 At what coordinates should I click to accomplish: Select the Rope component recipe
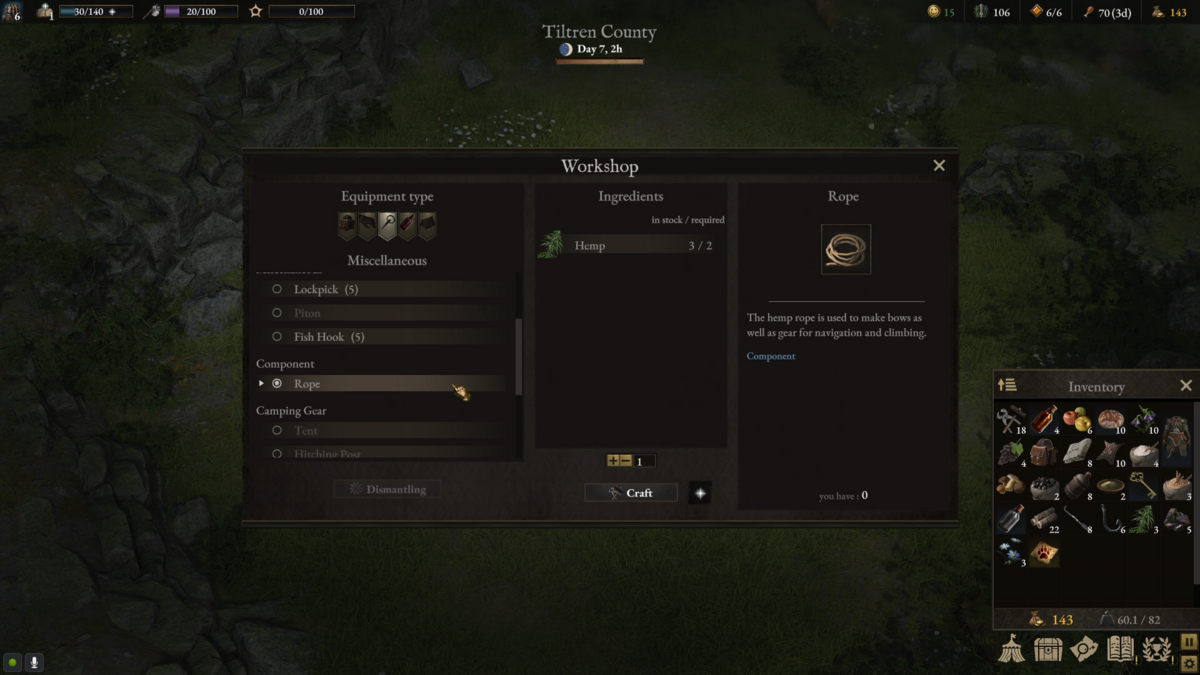pos(307,384)
